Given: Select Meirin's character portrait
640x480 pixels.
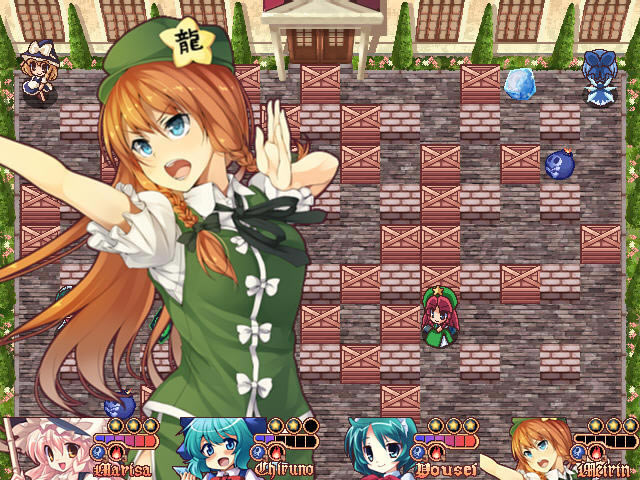Looking at the screenshot, I should [540, 449].
